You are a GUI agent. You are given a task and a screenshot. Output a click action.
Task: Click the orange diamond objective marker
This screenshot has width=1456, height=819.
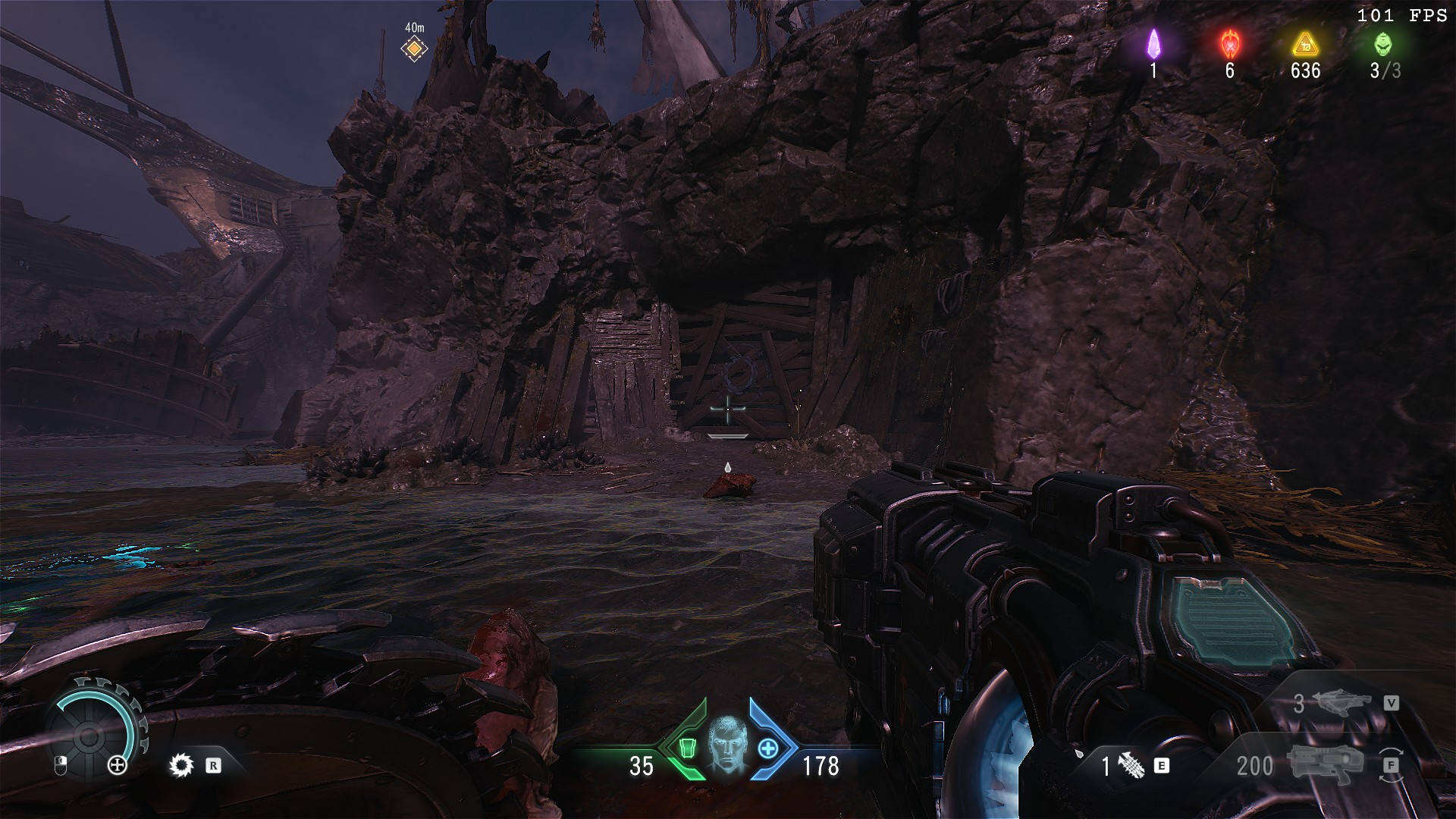(414, 49)
